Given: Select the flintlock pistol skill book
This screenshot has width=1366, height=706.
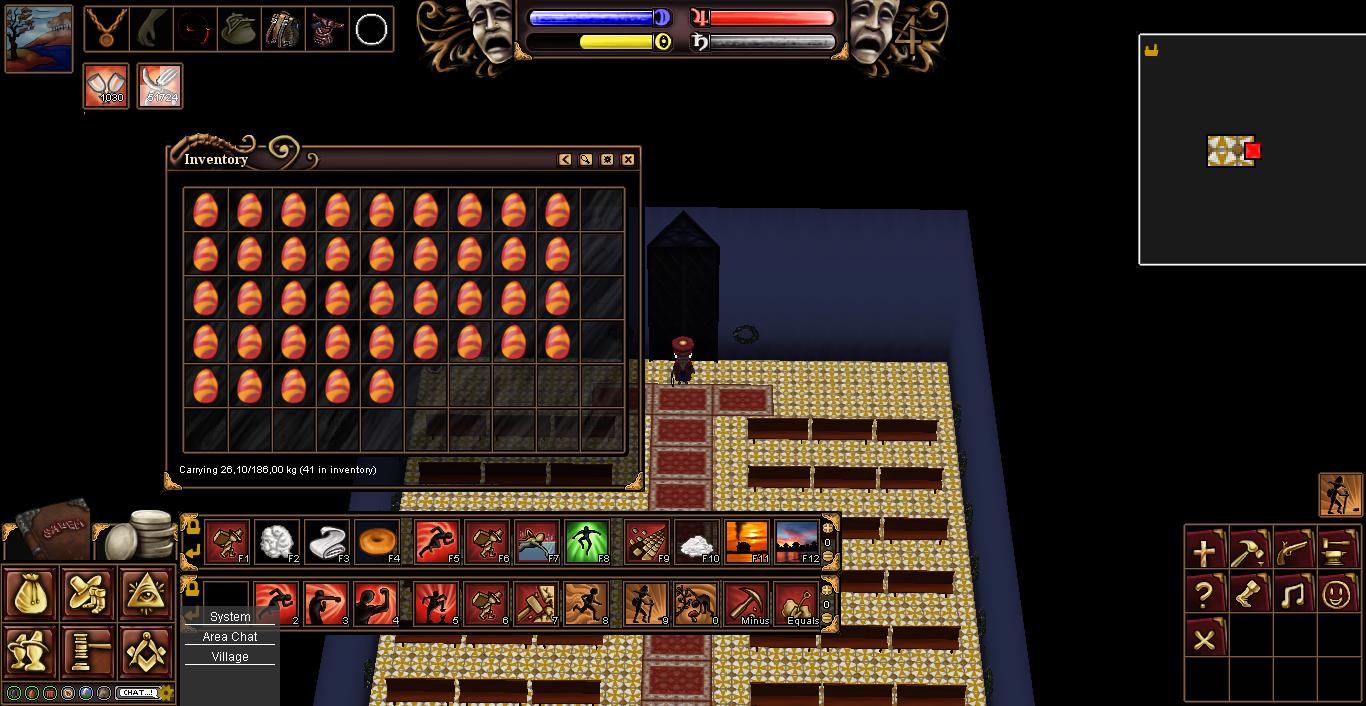Looking at the screenshot, I should (x=1293, y=551).
